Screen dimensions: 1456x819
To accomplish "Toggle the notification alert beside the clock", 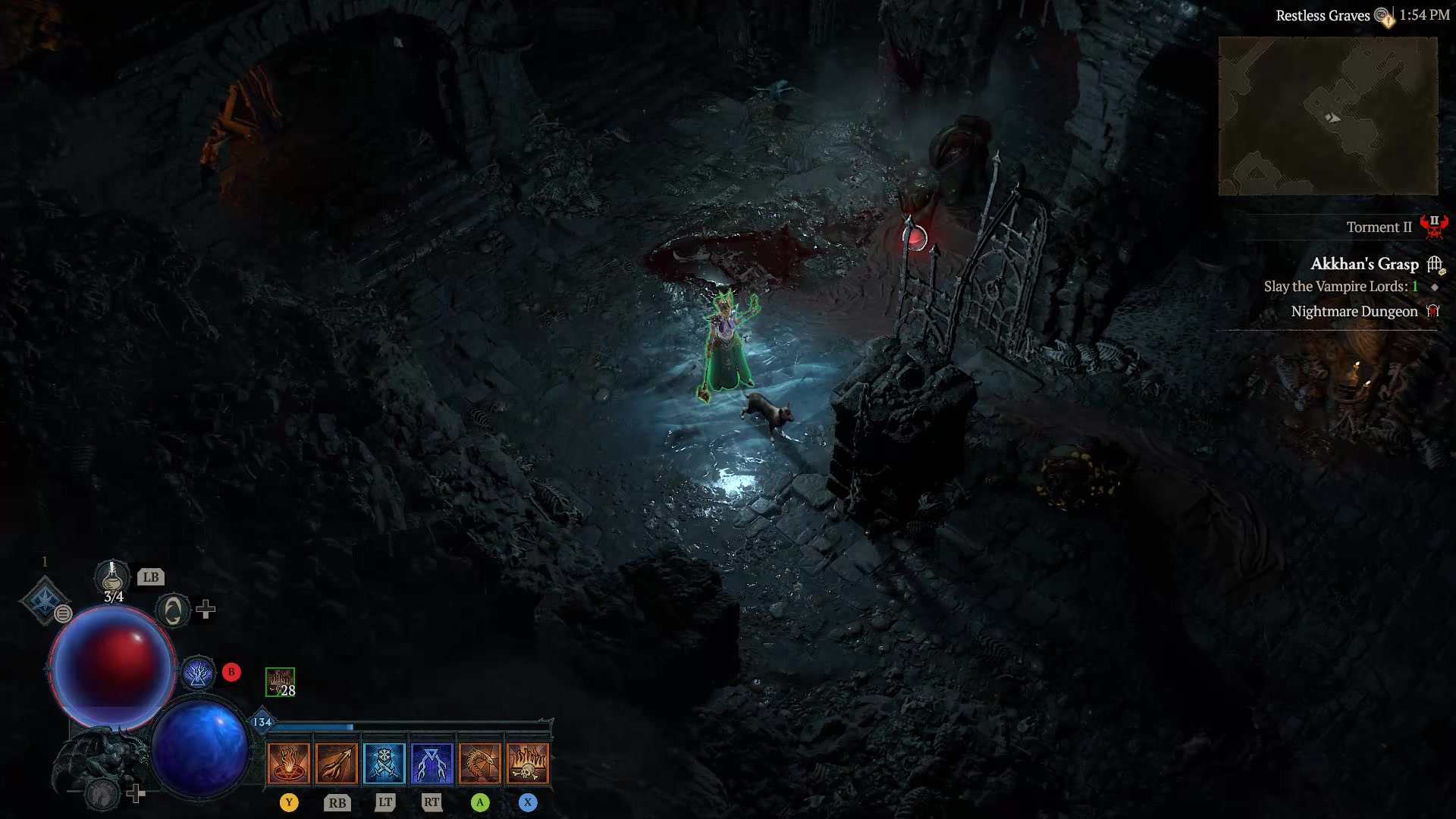I will click(1387, 17).
